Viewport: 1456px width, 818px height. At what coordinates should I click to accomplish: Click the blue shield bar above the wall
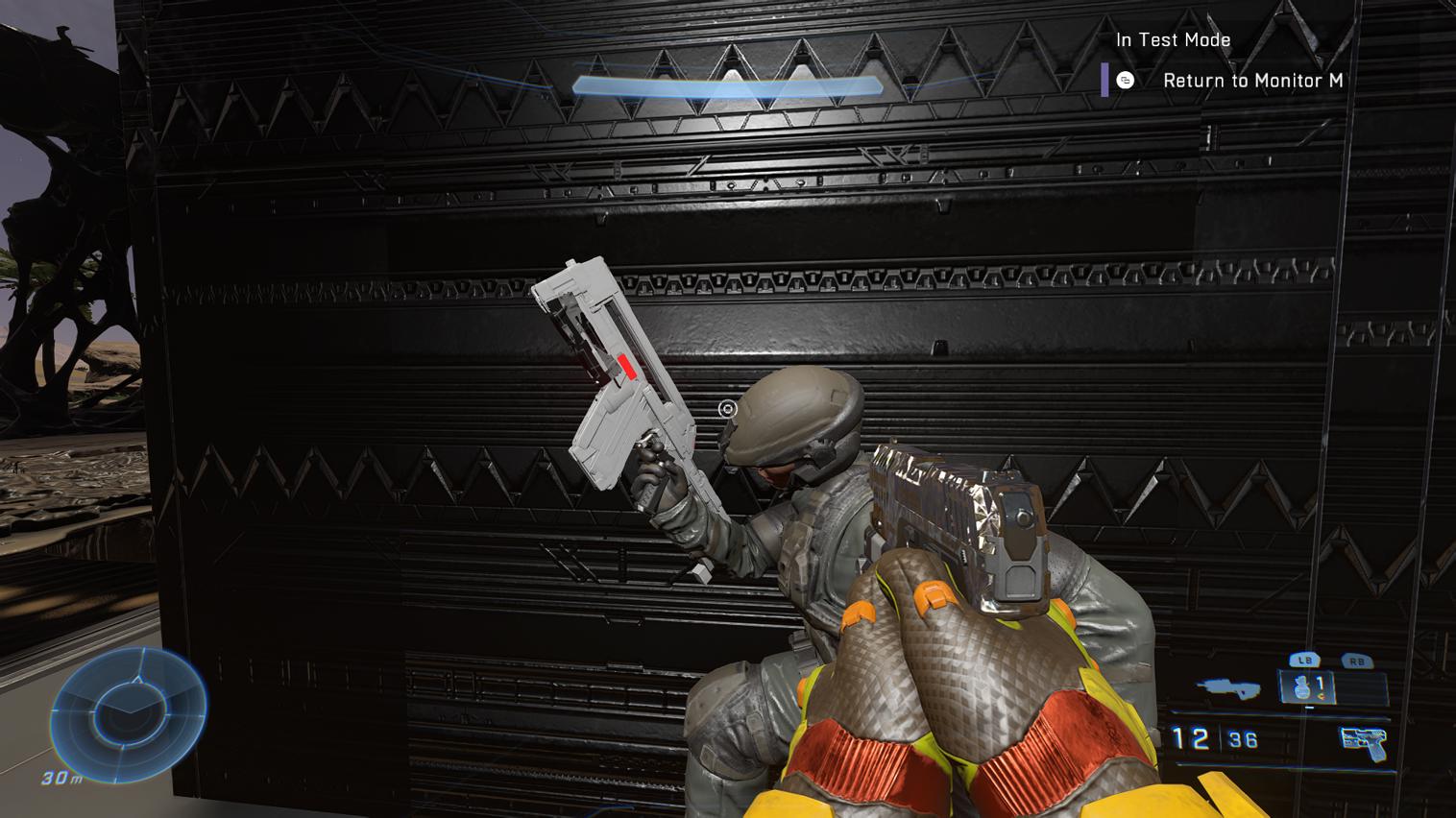728,86
